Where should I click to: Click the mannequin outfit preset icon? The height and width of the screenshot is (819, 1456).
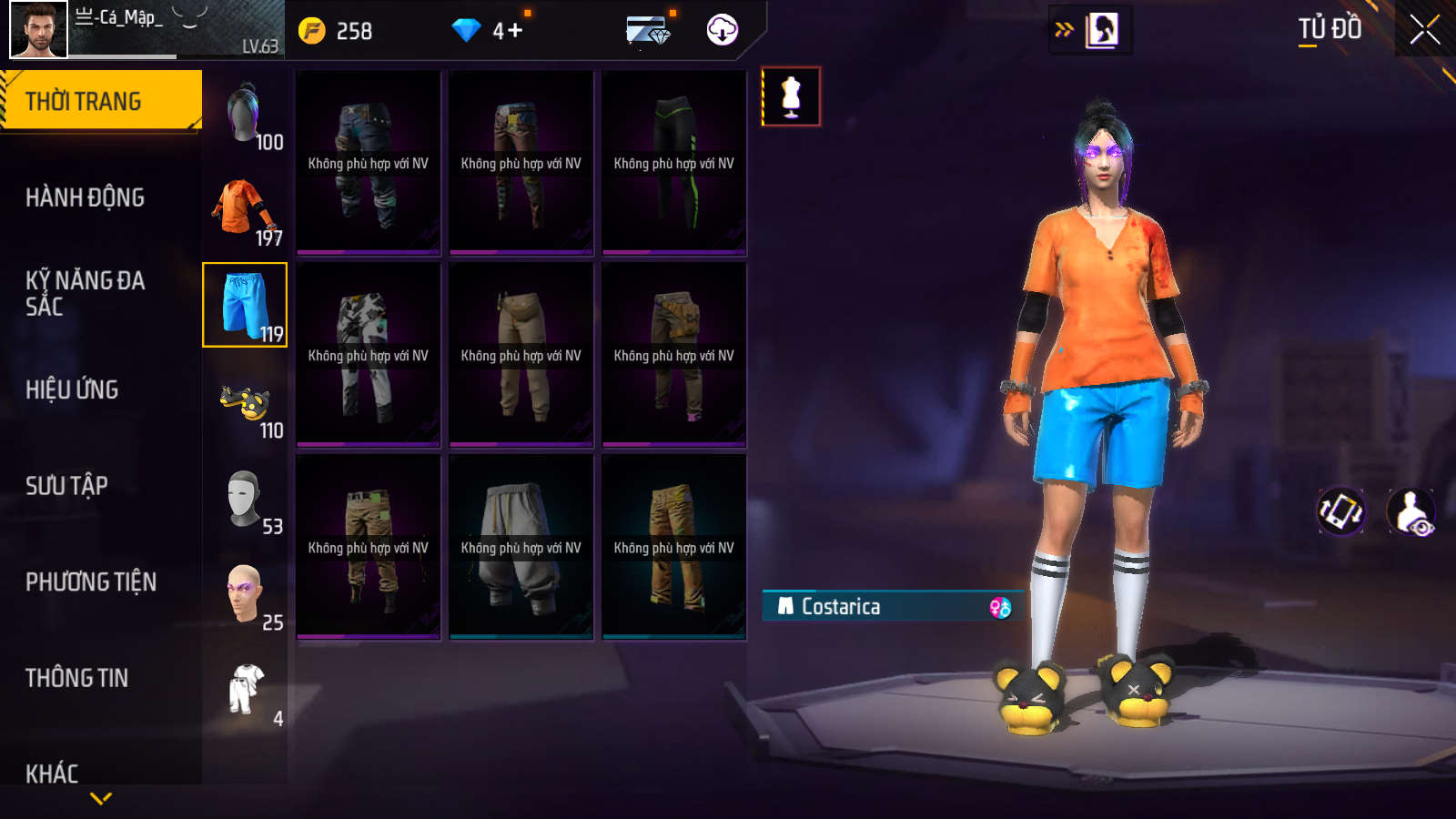pyautogui.click(x=791, y=96)
